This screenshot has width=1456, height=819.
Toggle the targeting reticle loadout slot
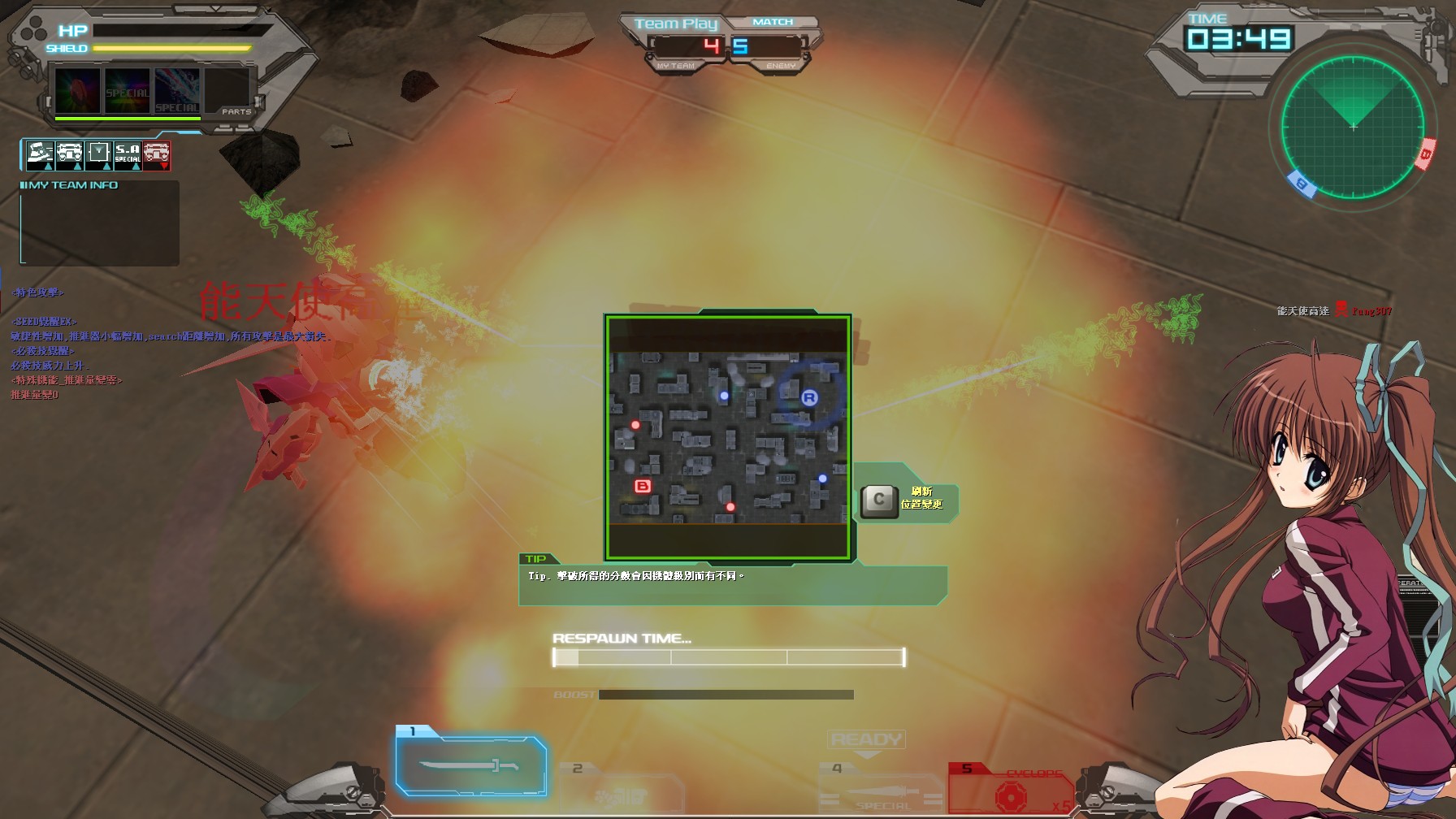98,154
